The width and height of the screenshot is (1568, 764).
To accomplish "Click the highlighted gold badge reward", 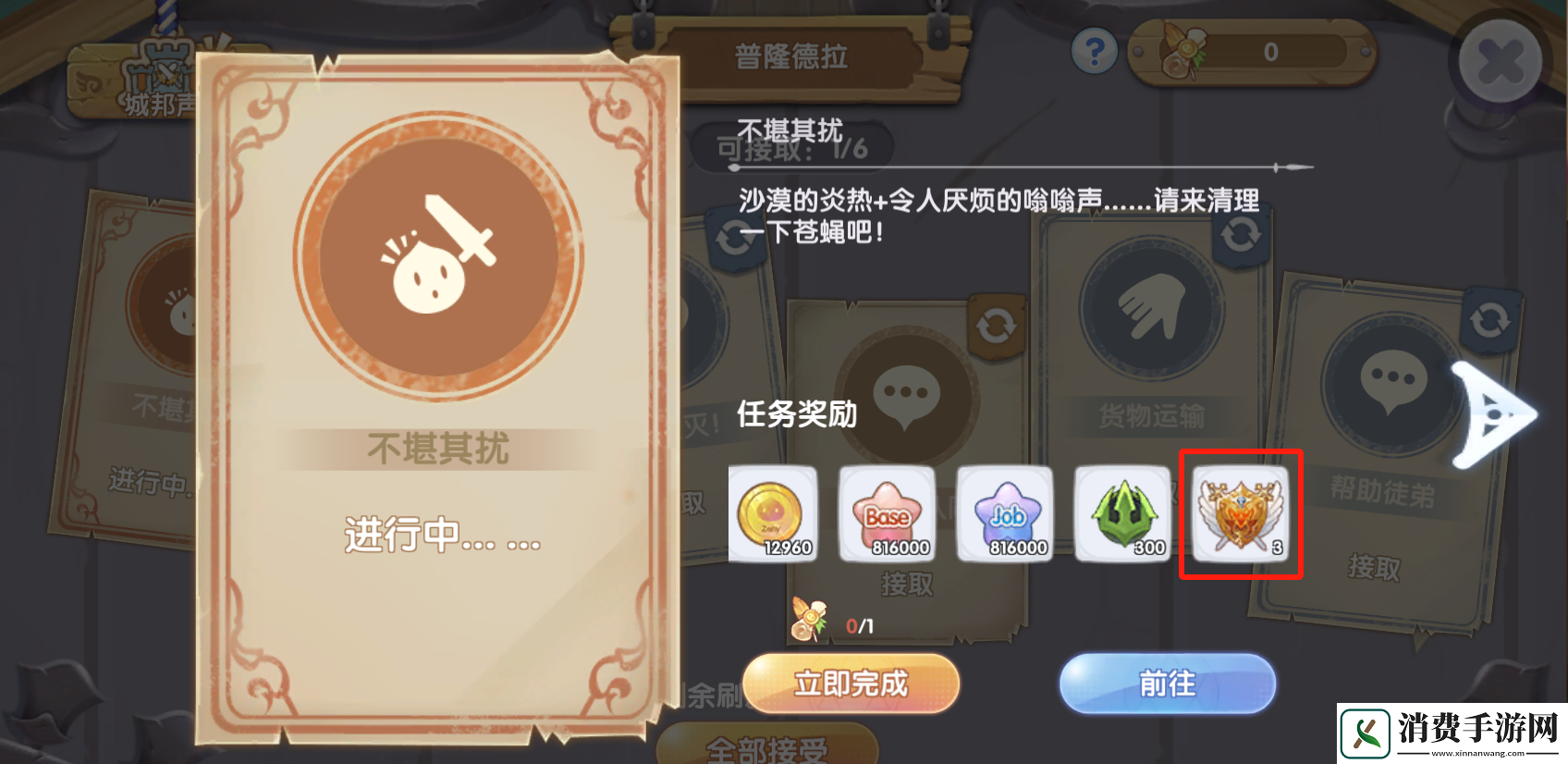I will click(1242, 515).
